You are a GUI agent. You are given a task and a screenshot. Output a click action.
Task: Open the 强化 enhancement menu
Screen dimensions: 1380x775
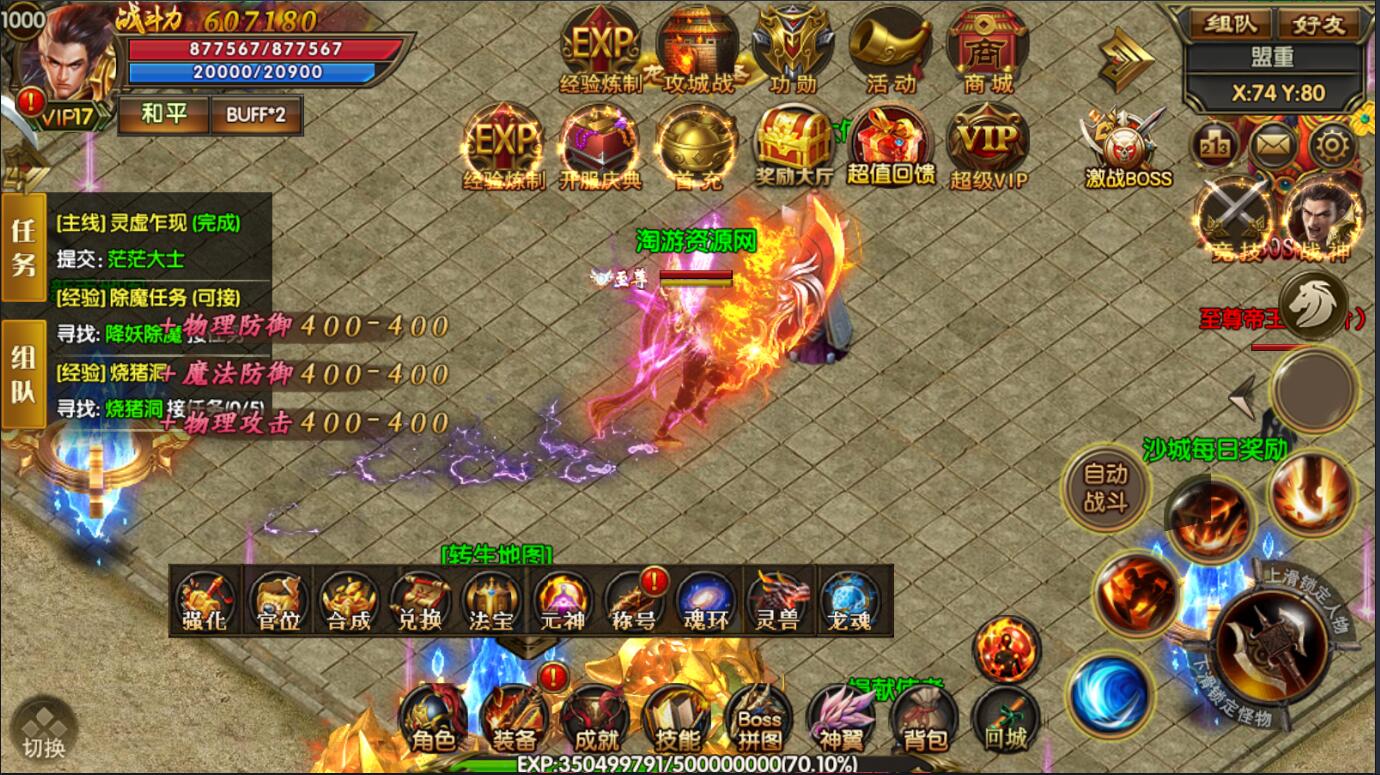pyautogui.click(x=204, y=603)
